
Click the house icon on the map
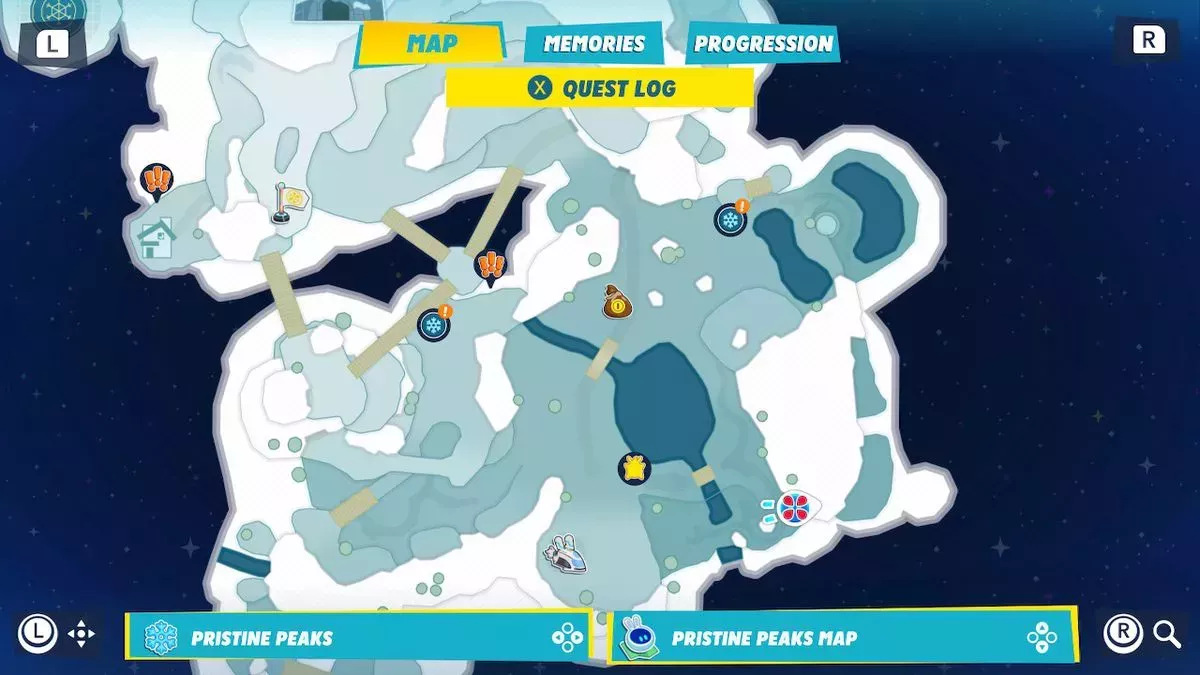156,238
